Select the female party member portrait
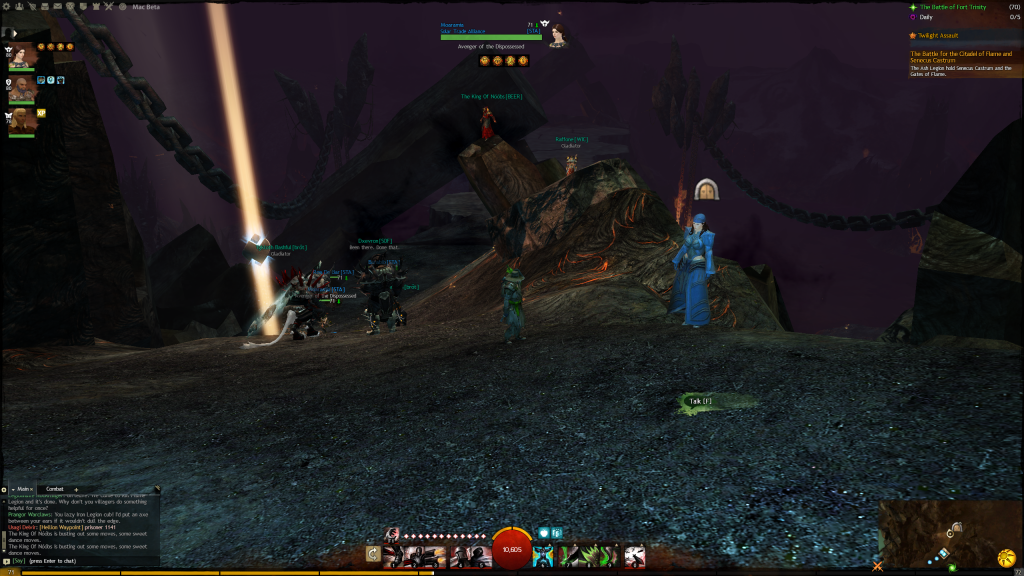Screen dimensions: 1024x576 (22, 56)
